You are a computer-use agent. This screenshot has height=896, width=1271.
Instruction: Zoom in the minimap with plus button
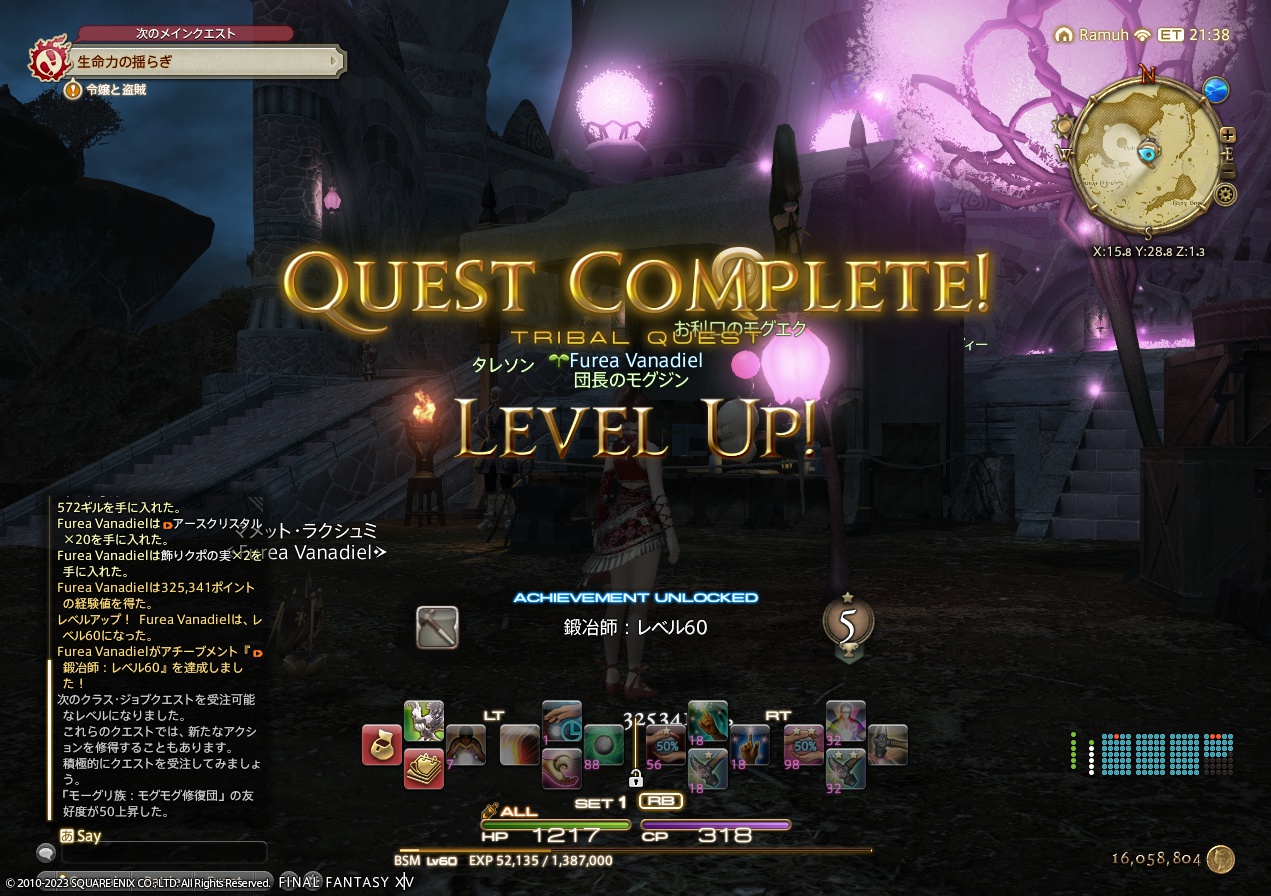pos(1228,135)
